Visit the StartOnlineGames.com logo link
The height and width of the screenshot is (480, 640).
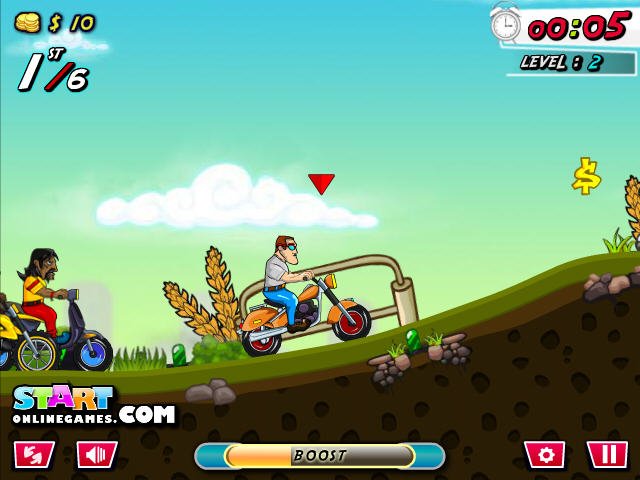[92, 405]
